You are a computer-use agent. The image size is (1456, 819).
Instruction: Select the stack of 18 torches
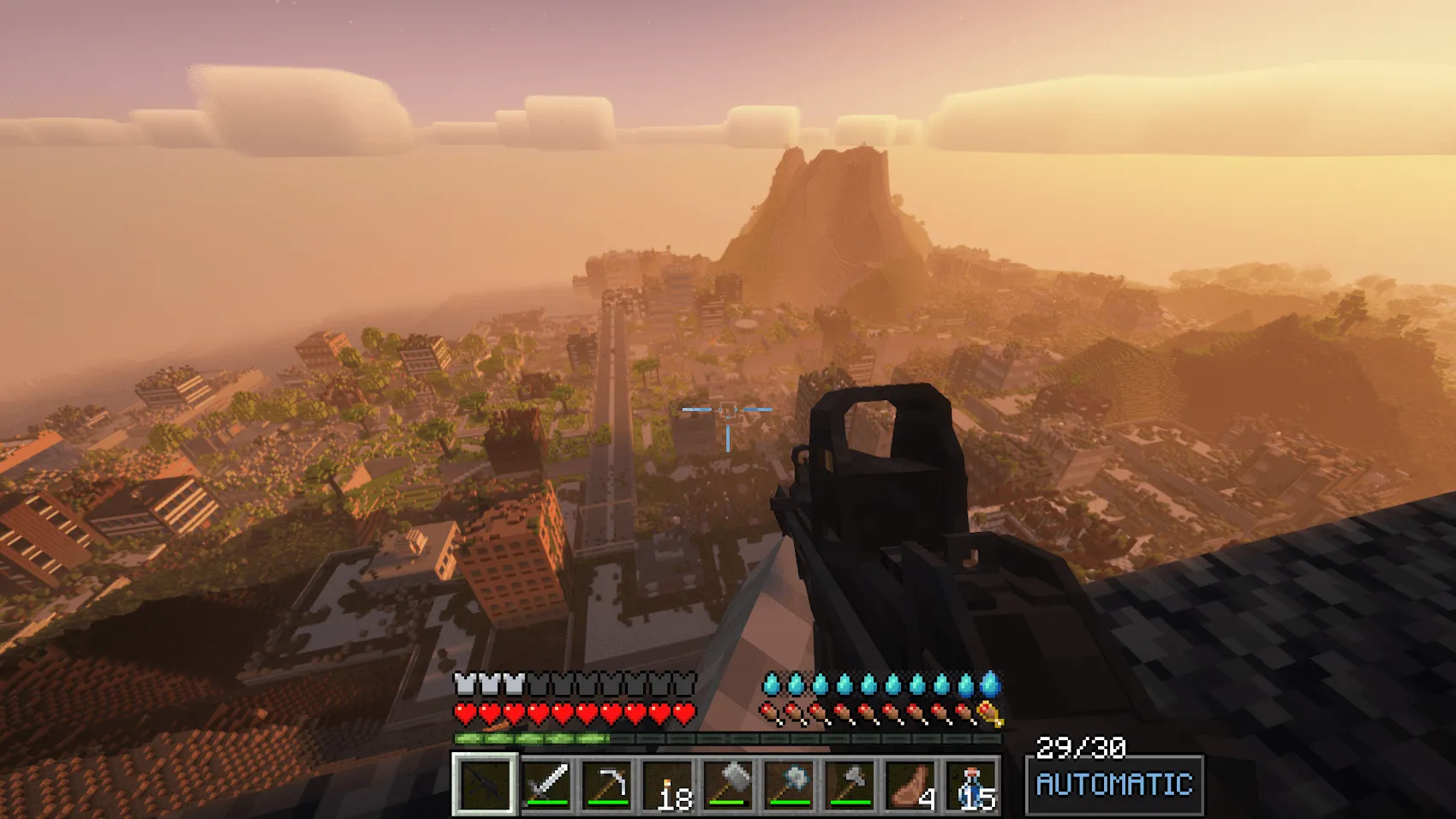(x=669, y=782)
